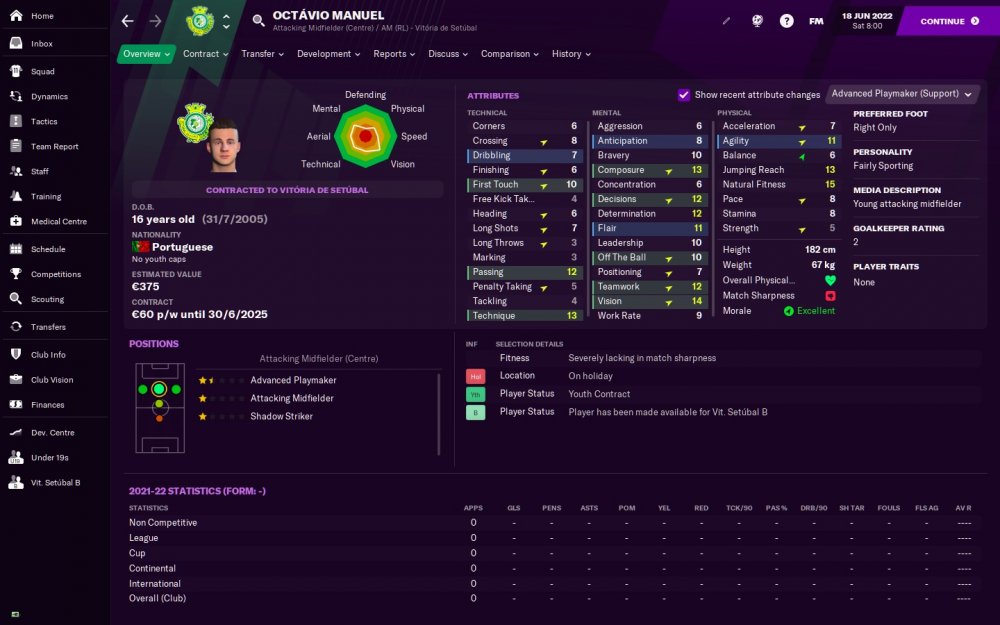This screenshot has height=625, width=1000.
Task: Go back with the left arrow
Action: (127, 21)
